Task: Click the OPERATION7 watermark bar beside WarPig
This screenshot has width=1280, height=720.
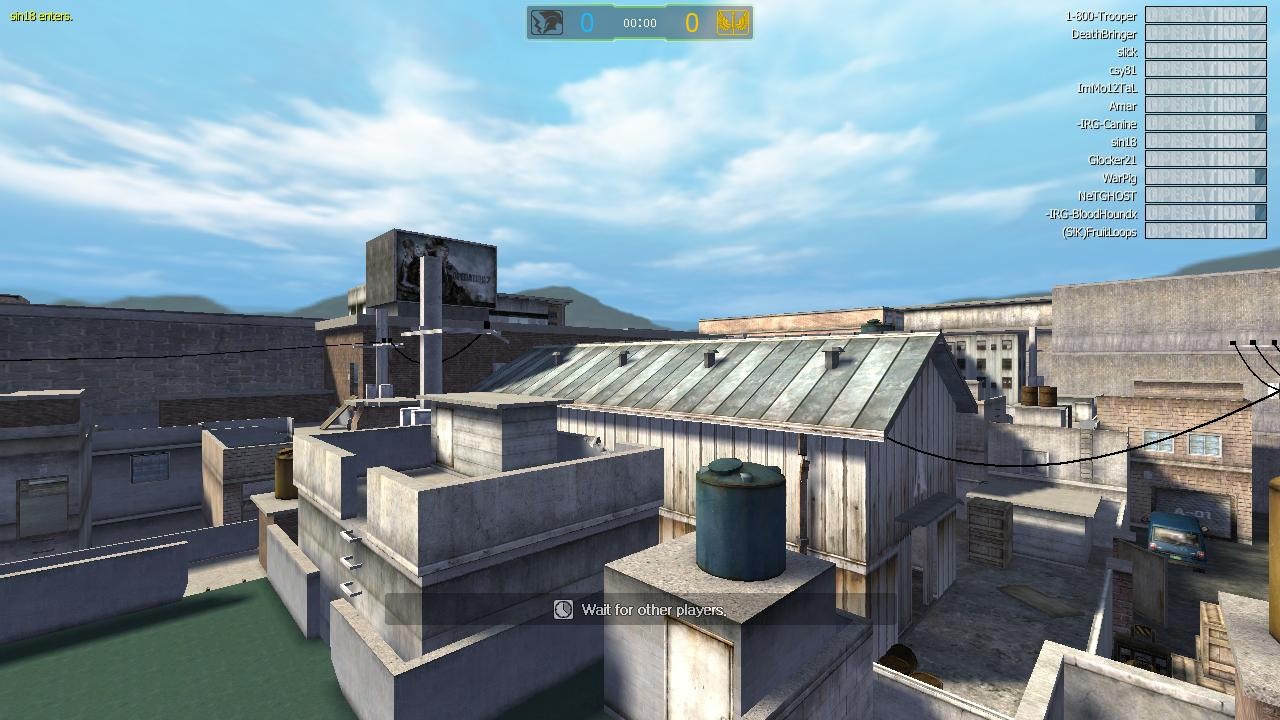Action: (1205, 177)
